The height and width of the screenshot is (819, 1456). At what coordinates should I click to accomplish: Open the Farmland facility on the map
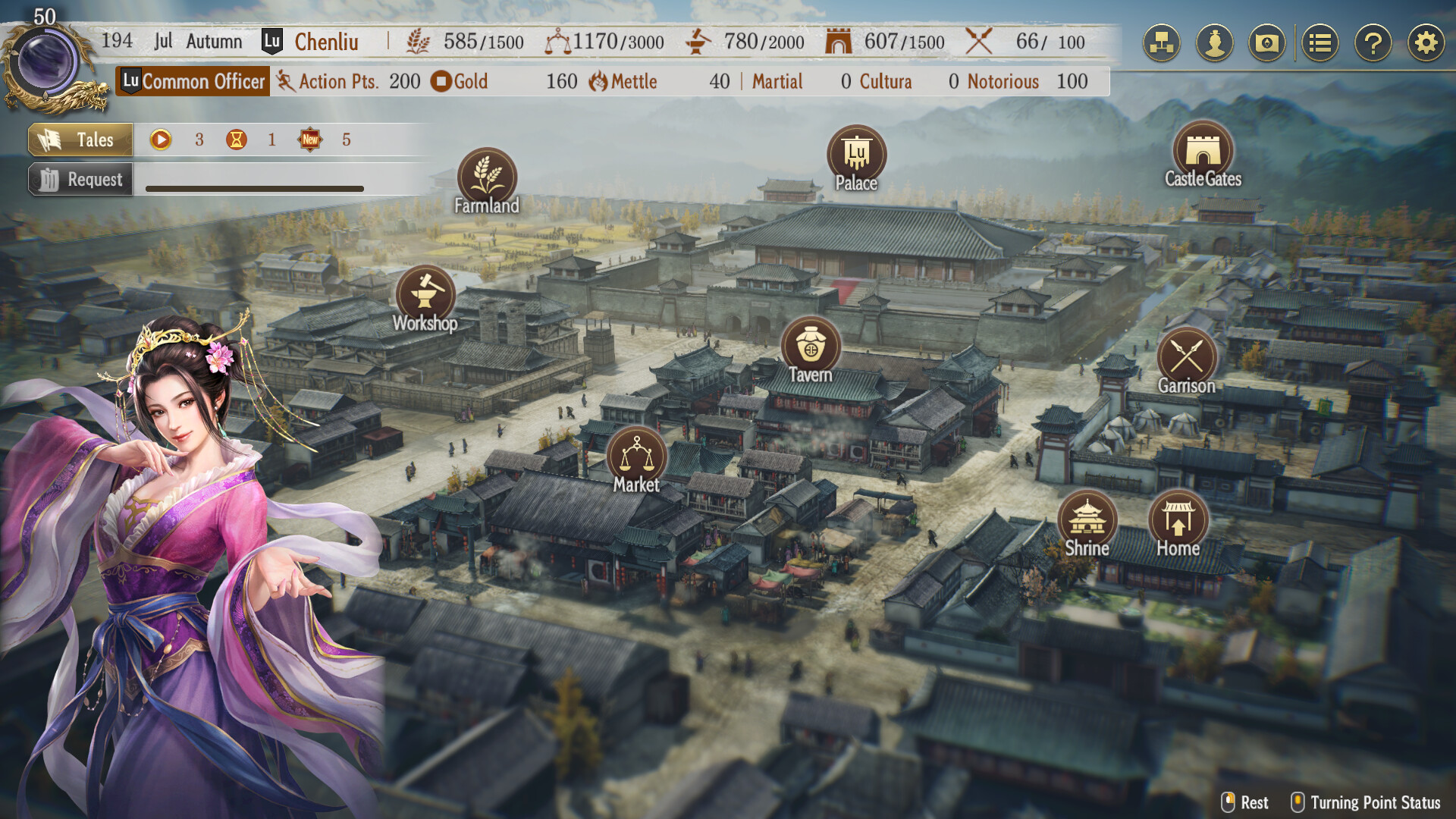coord(488,177)
